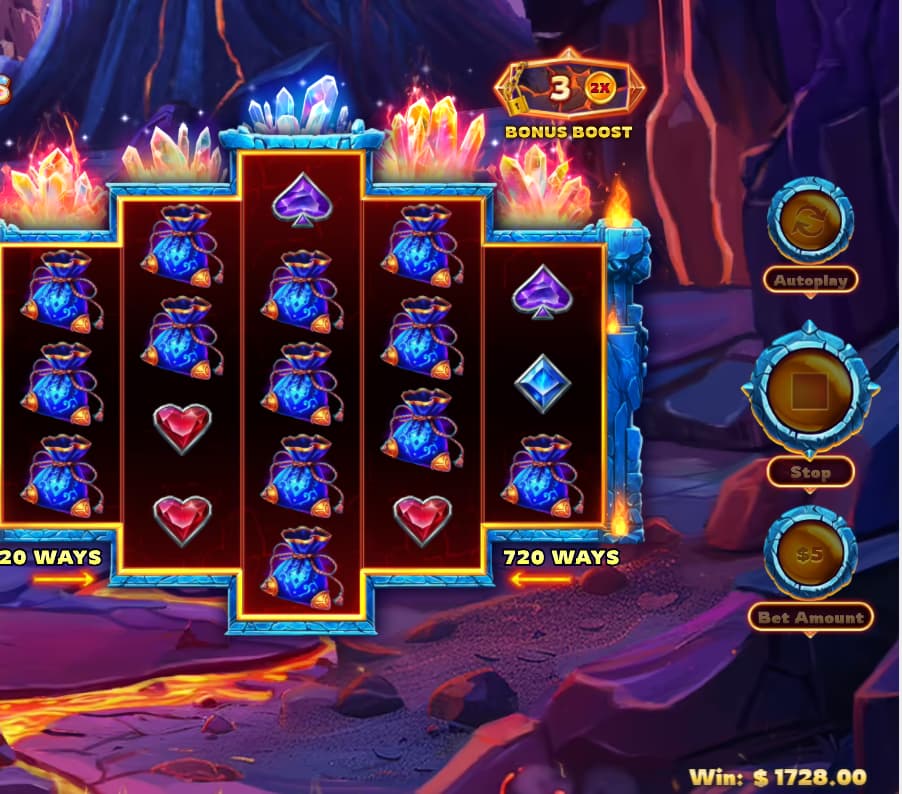Select the Bonus Boost 2X badge

(599, 88)
